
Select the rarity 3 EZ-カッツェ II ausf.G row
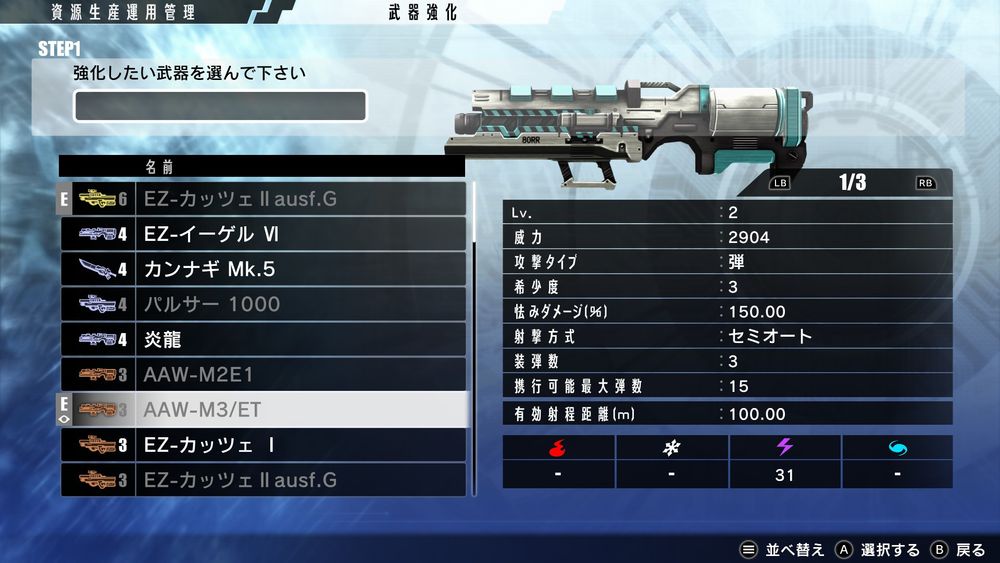pyautogui.click(x=264, y=480)
